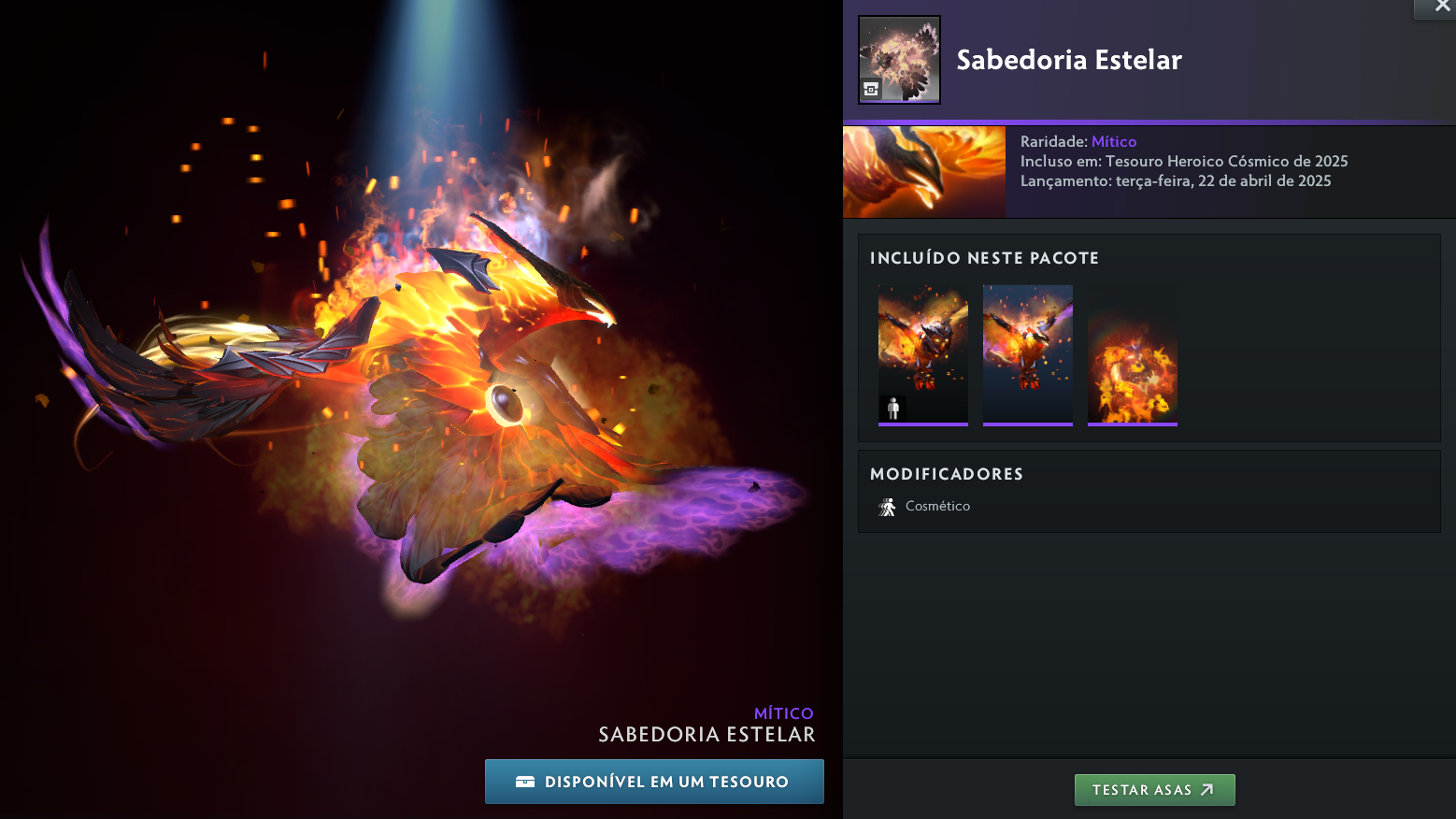1456x819 pixels.
Task: Open the Tesouro Heroico Cósmico treasure banner image
Action: tap(924, 172)
